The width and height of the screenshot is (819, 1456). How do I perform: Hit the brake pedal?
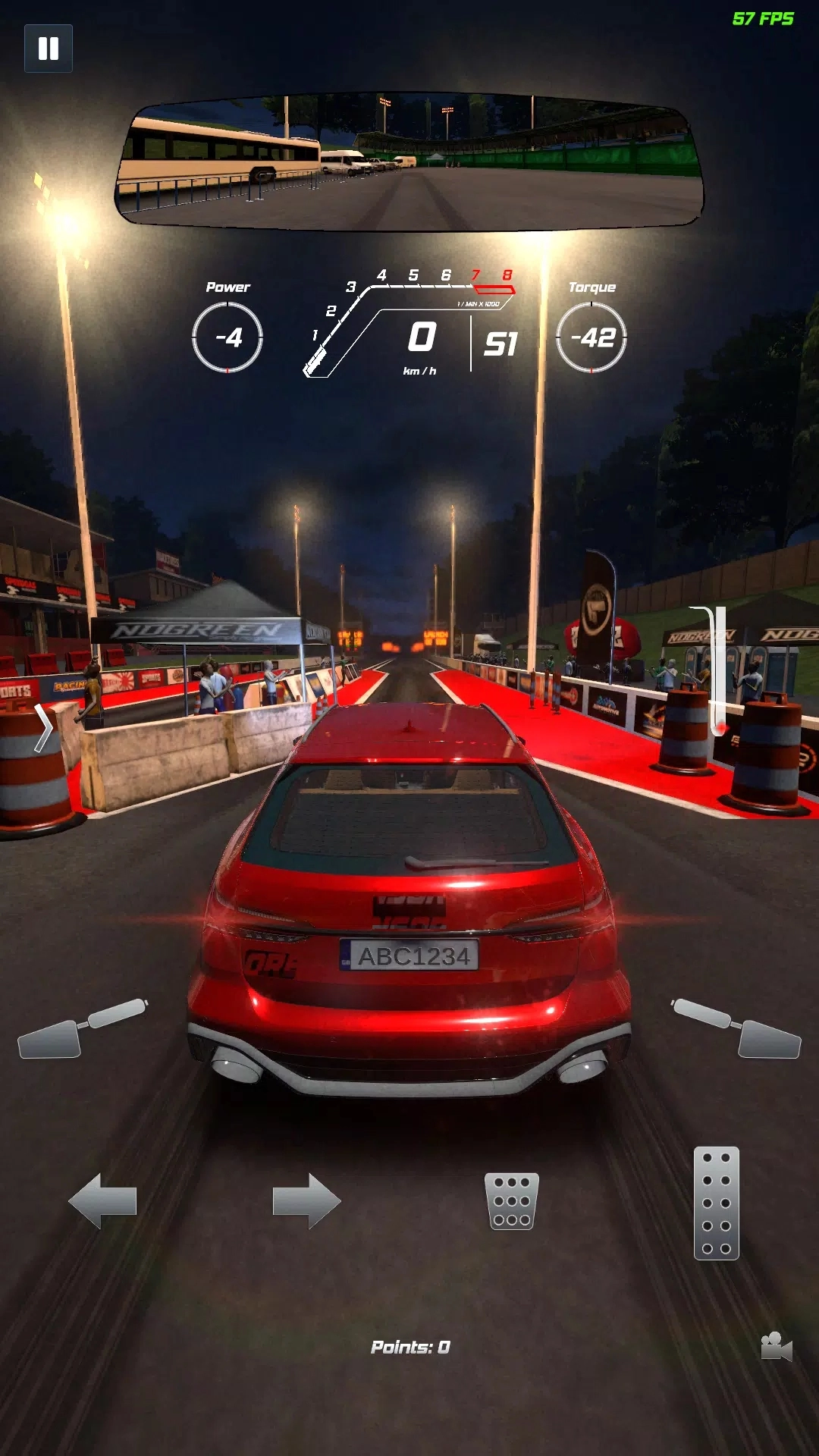[x=512, y=1201]
